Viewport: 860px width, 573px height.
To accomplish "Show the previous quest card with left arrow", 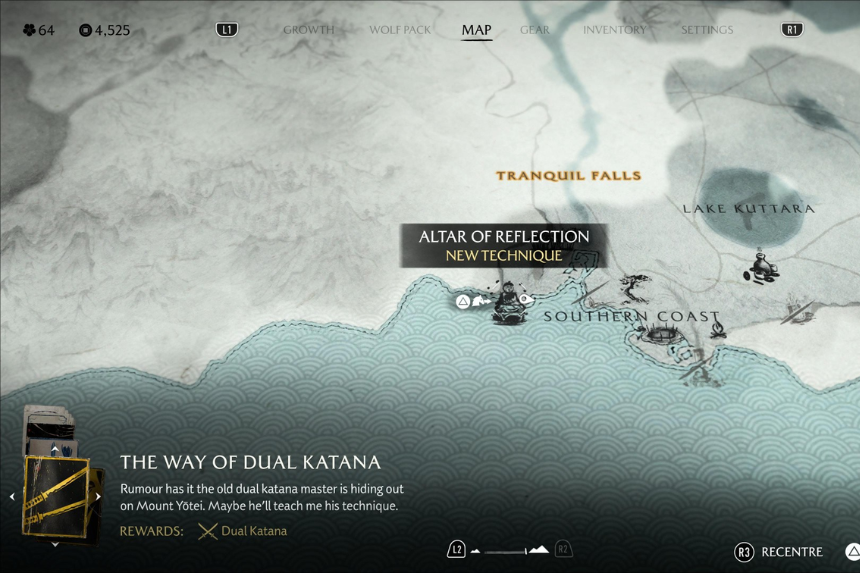I will click(x=12, y=496).
